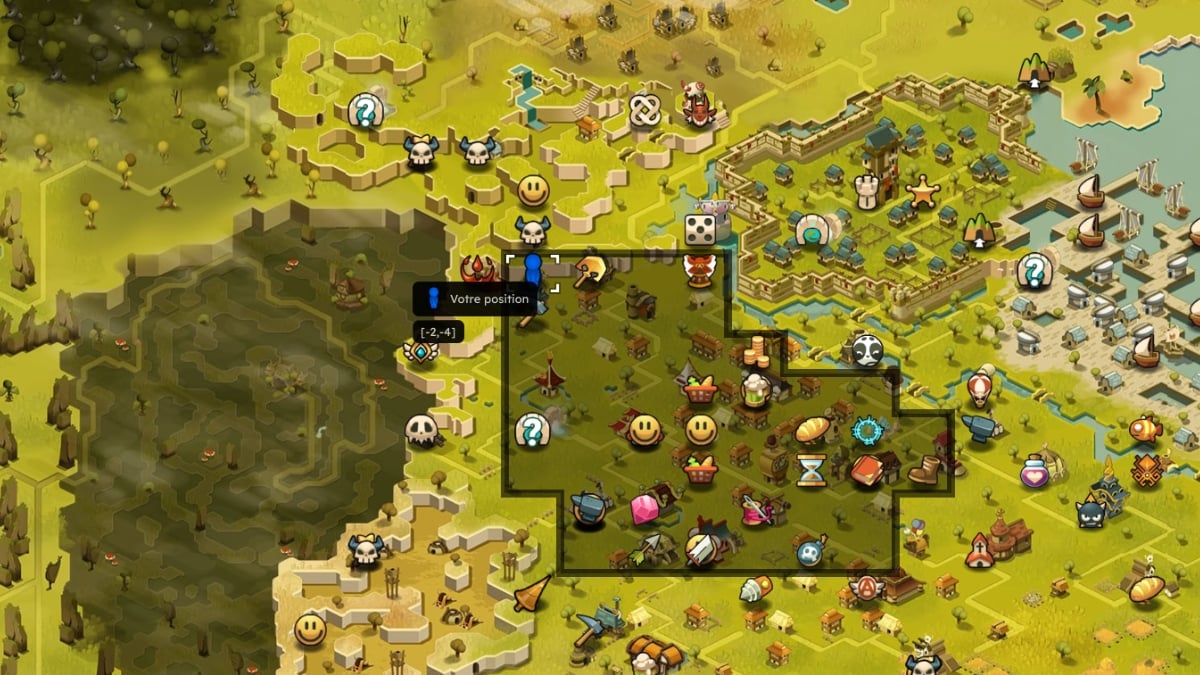Click the white dice map marker
The width and height of the screenshot is (1200, 675).
pos(700,230)
